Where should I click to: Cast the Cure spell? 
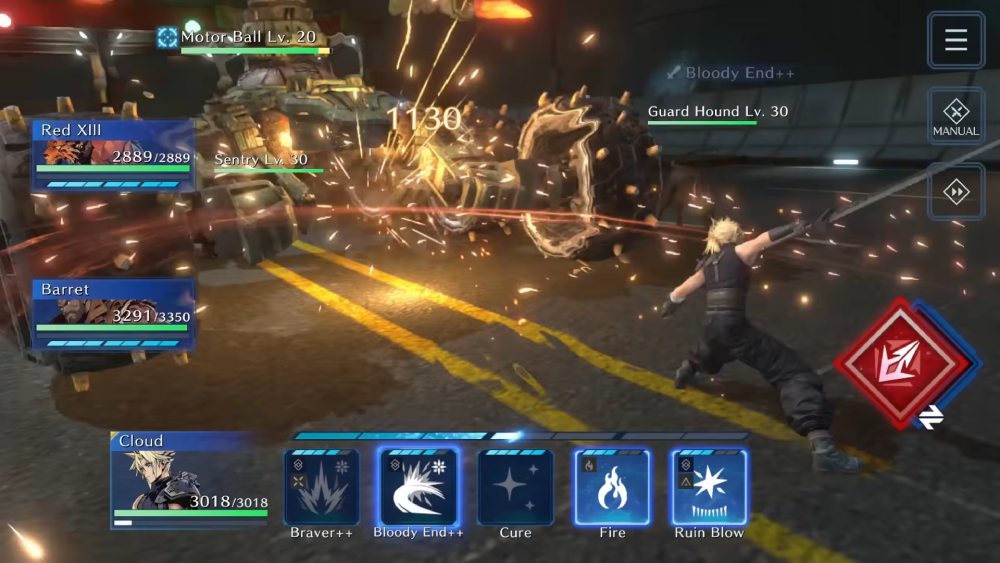point(515,488)
